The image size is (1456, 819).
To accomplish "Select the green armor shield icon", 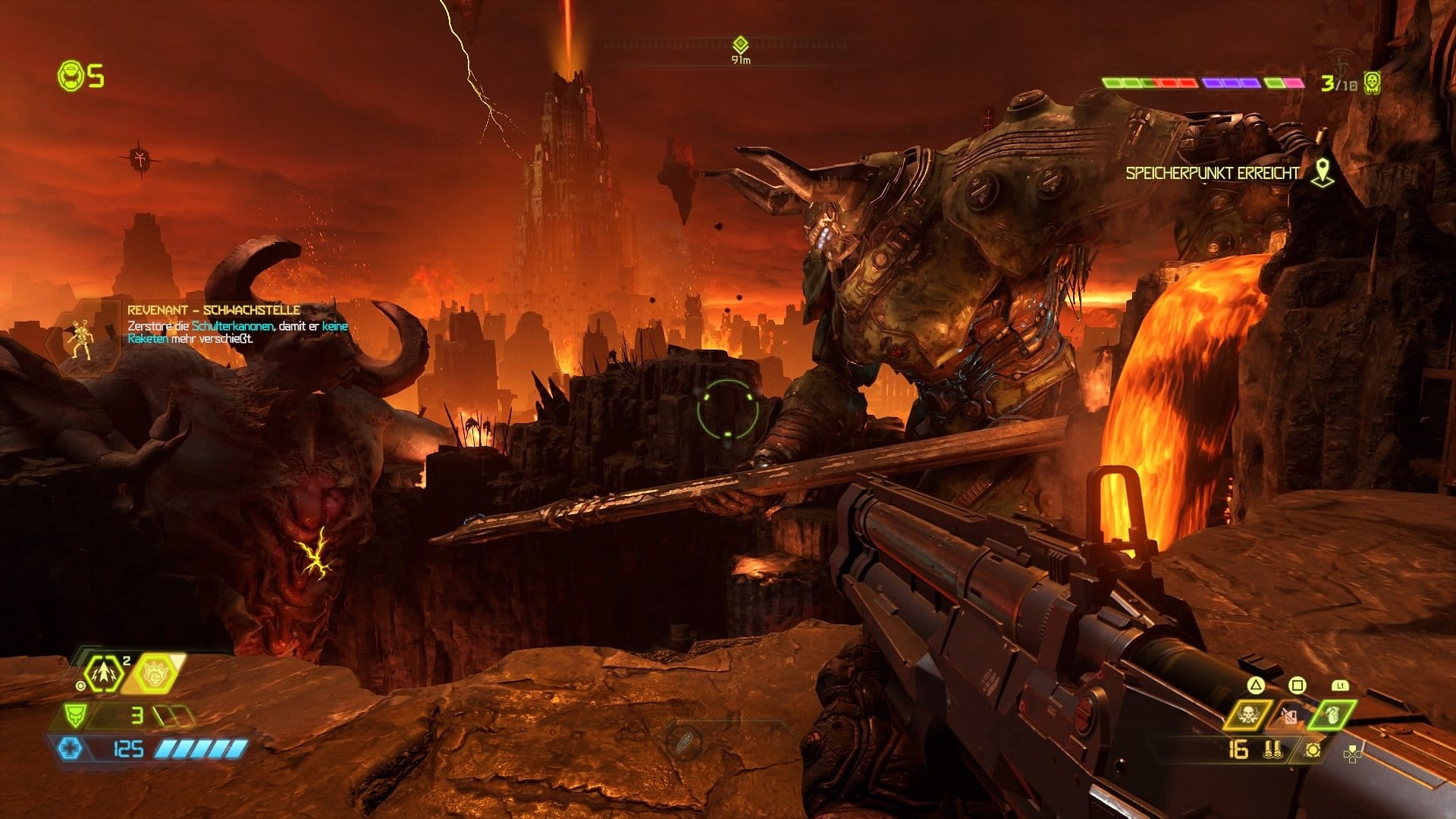I will point(74,715).
